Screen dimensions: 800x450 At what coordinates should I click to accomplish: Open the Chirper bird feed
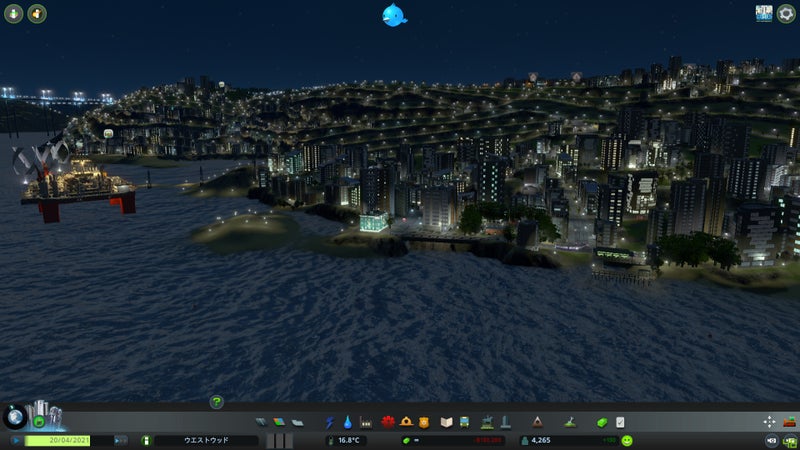394,14
